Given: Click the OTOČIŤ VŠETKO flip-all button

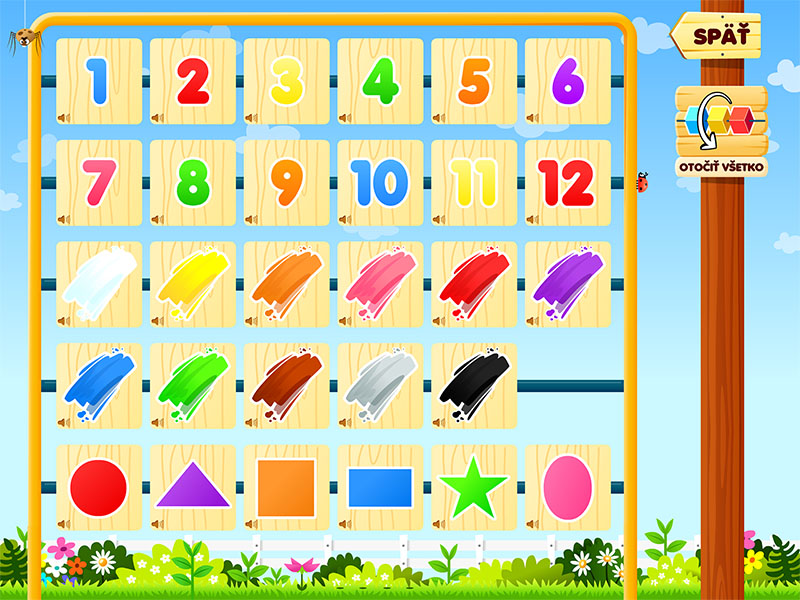Looking at the screenshot, I should click(720, 130).
